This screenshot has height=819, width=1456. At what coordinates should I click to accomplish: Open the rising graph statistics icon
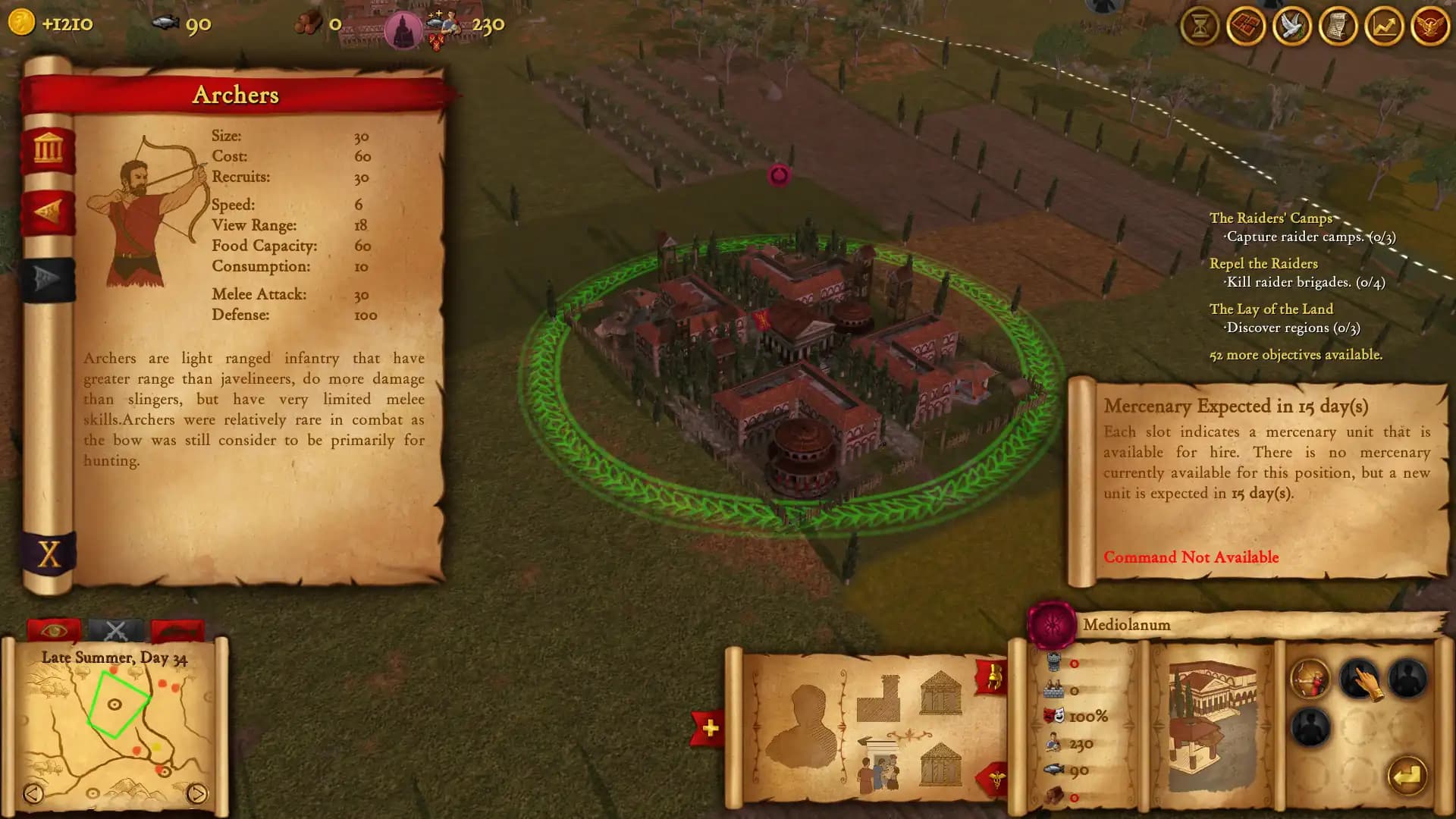coord(1382,25)
